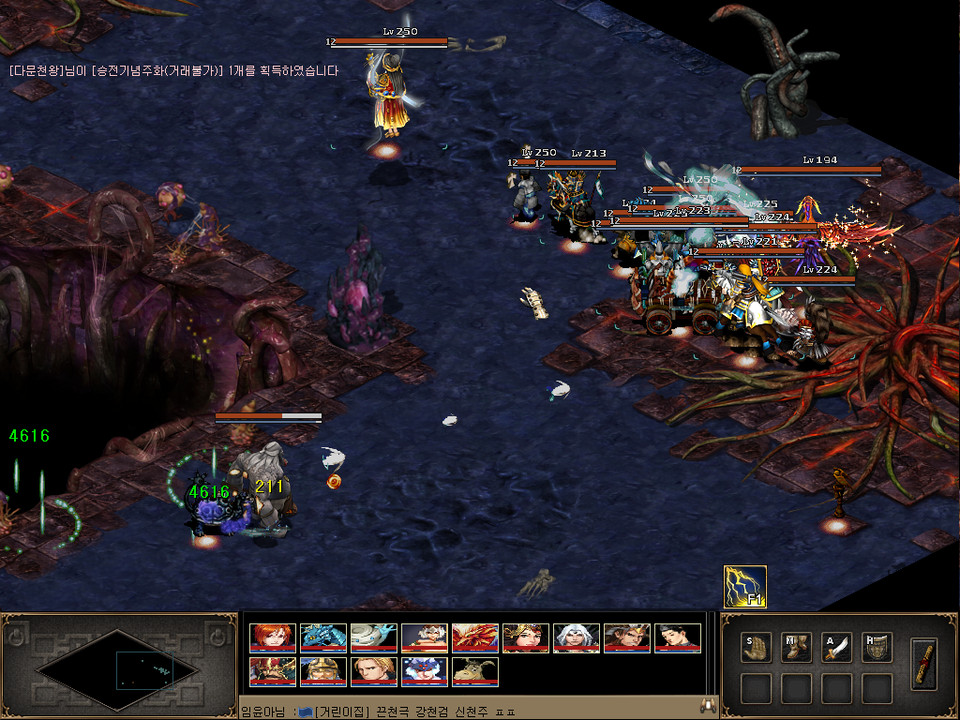Select the white-haired hero portrait

click(576, 638)
